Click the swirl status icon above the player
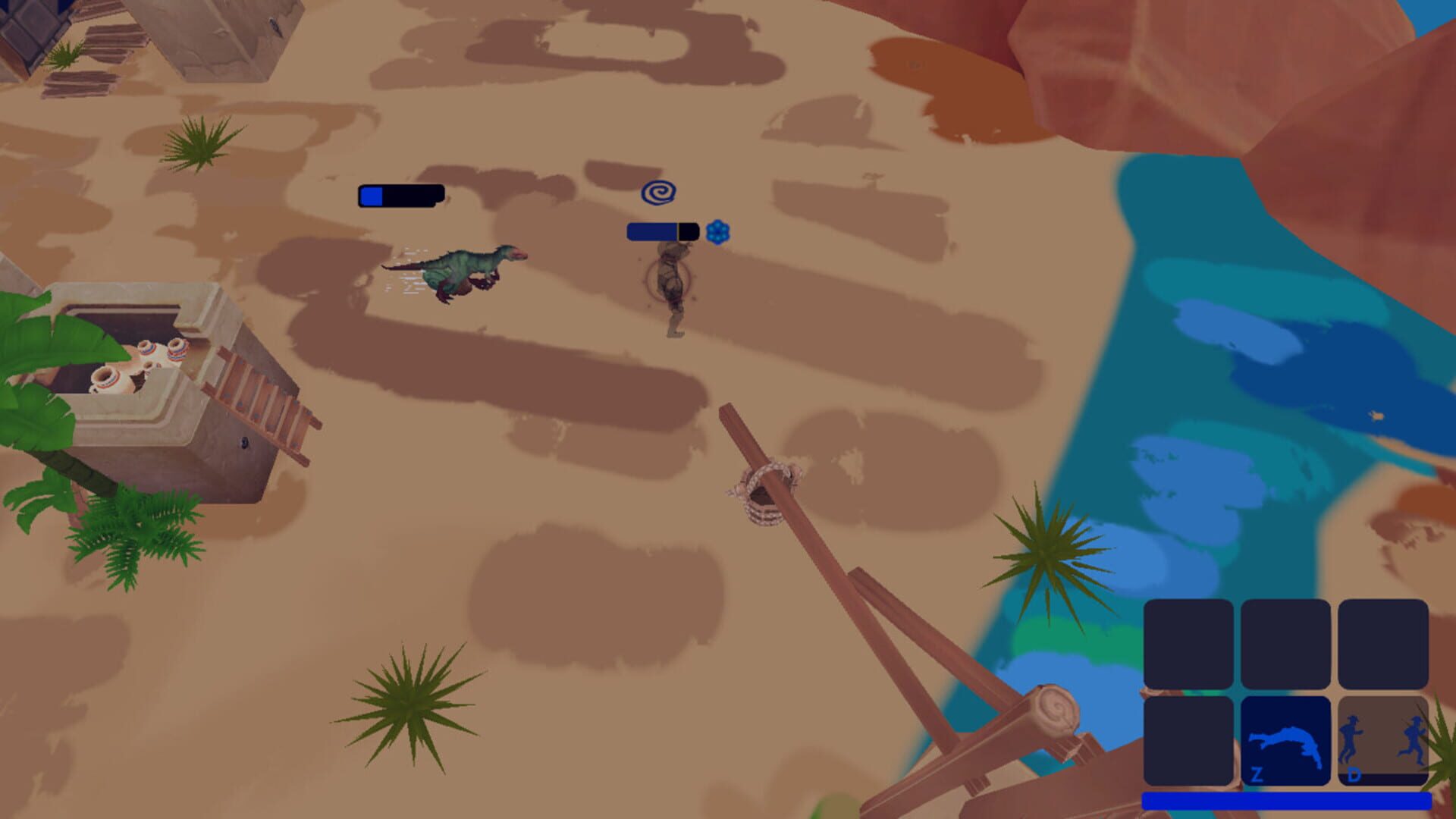Screen dimensions: 1456x819 coord(659,193)
